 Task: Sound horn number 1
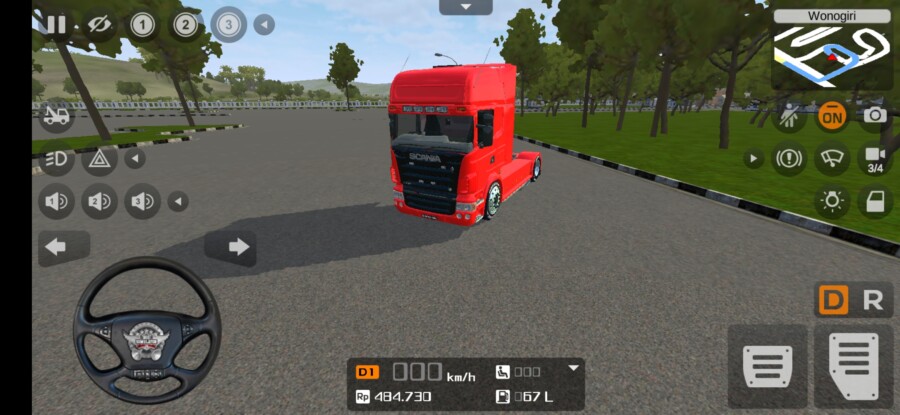coord(56,202)
